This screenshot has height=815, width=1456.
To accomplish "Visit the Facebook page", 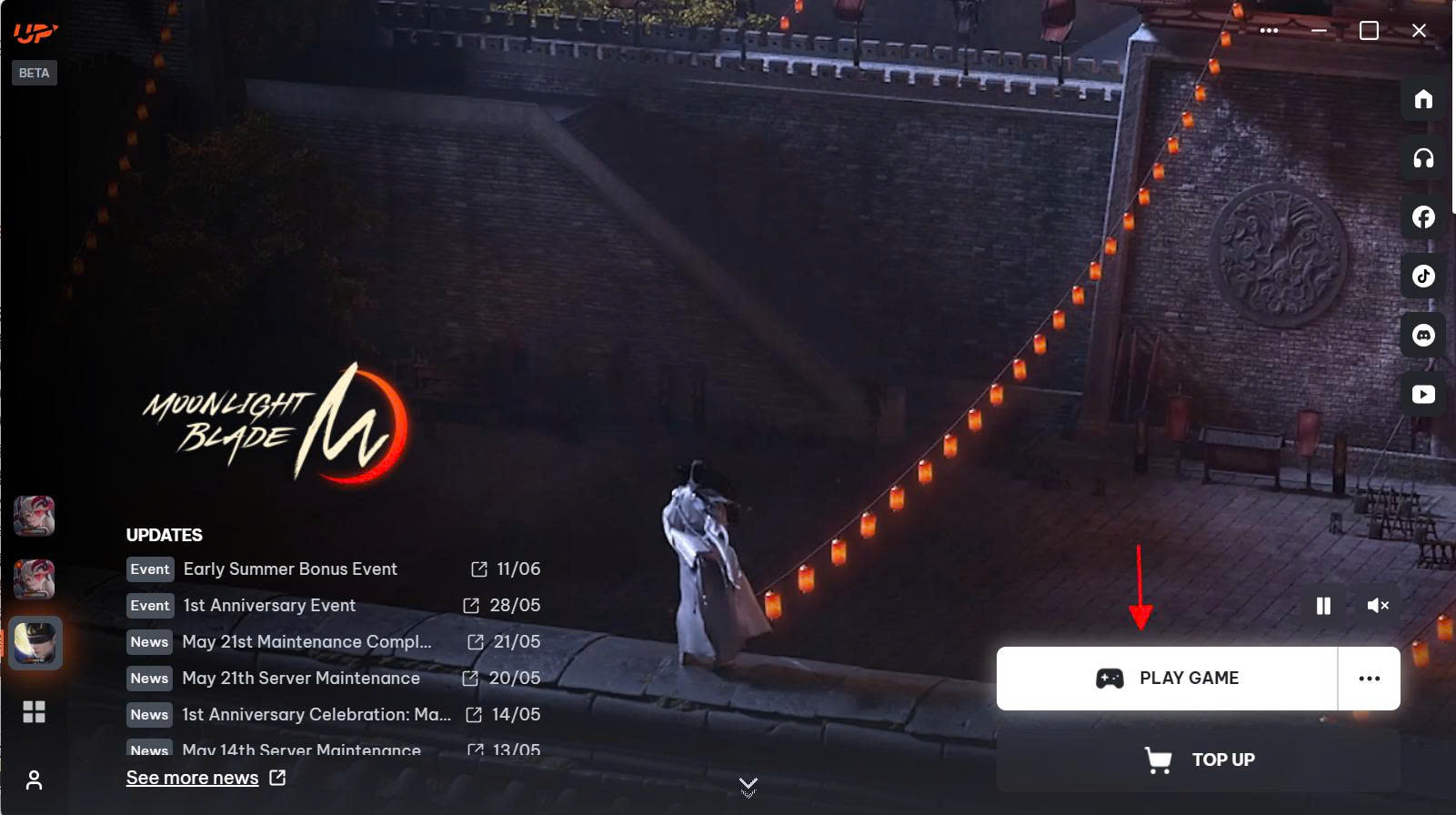I will [x=1423, y=217].
